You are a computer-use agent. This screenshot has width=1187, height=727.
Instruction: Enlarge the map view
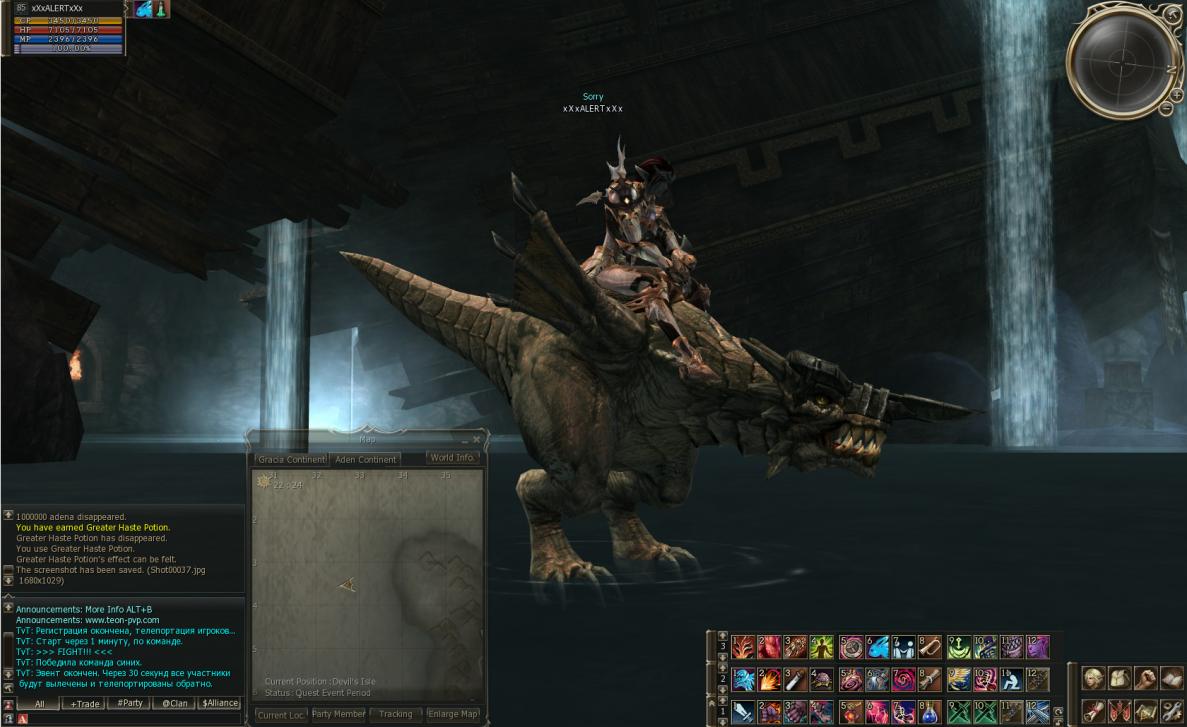(x=453, y=714)
